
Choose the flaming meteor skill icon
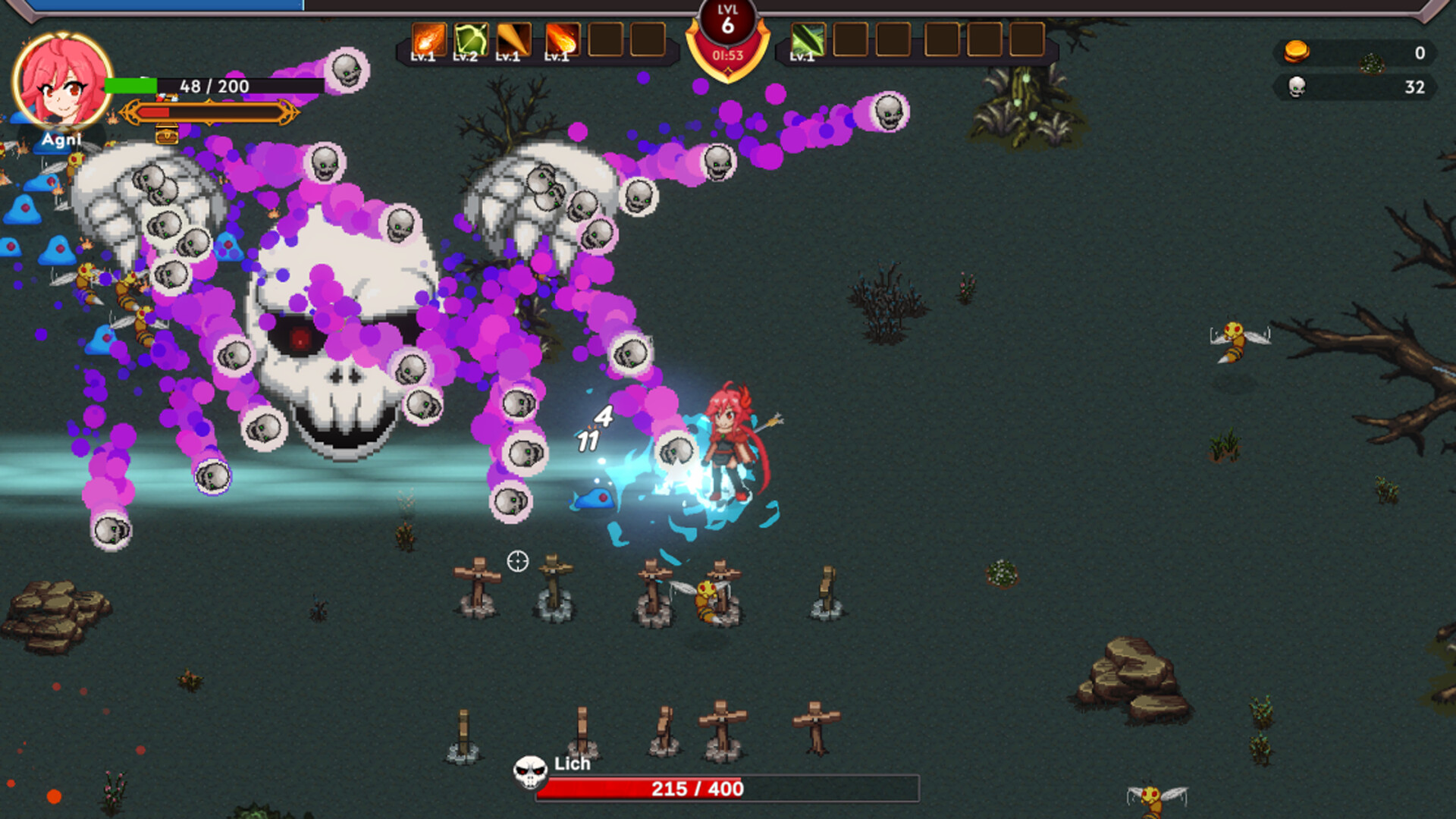click(562, 39)
